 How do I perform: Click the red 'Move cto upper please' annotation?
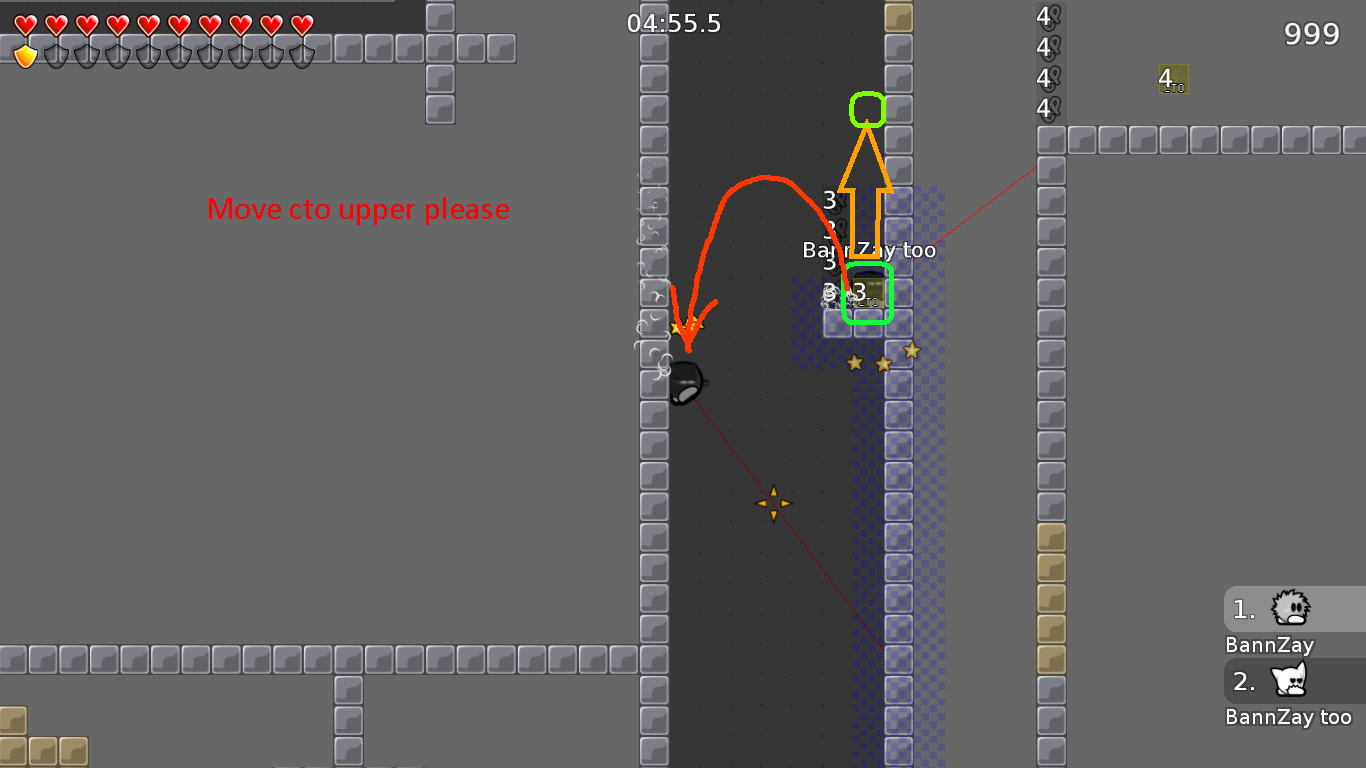coord(357,210)
